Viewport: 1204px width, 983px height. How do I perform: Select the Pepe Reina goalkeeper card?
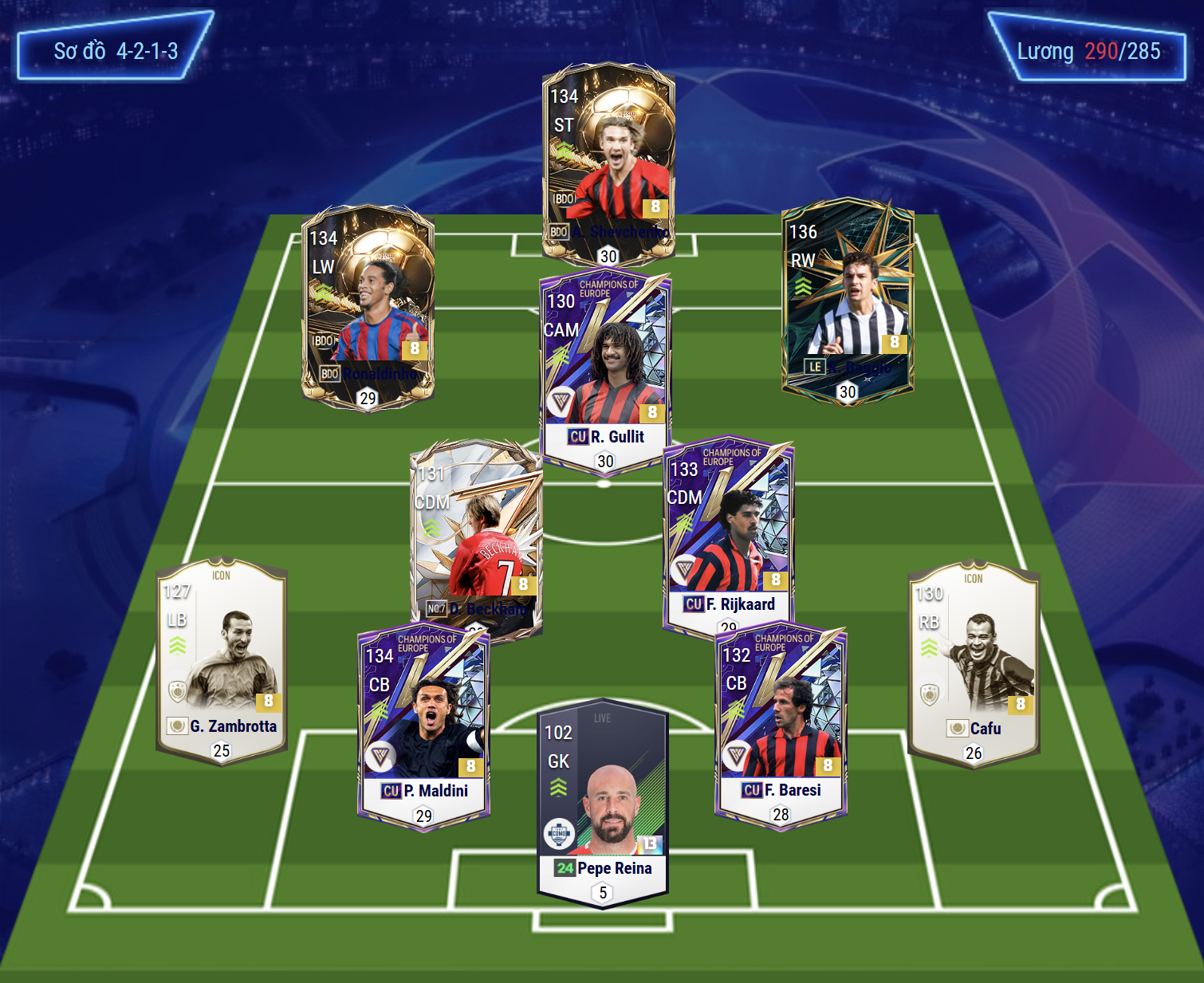point(603,801)
